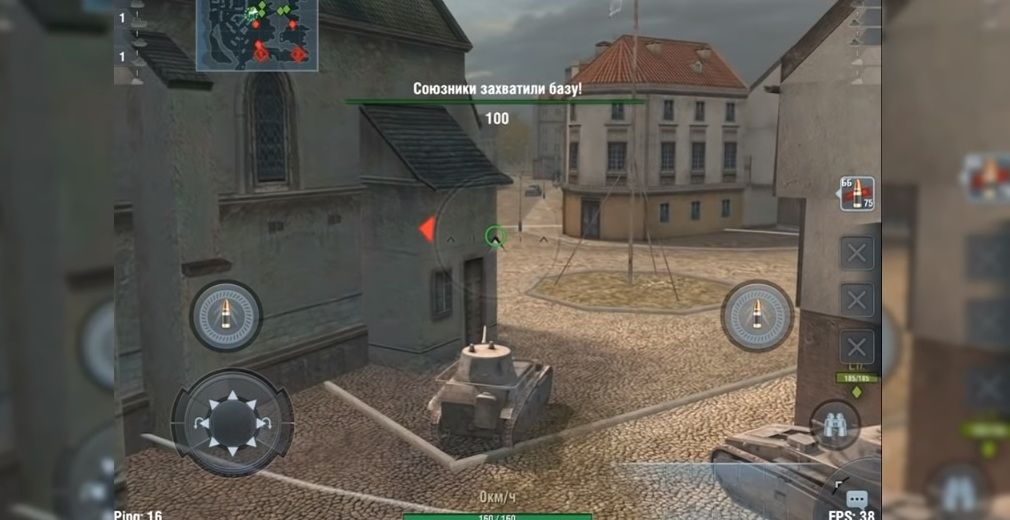
Task: Tap the movement joystick's center pad
Action: tap(232, 424)
